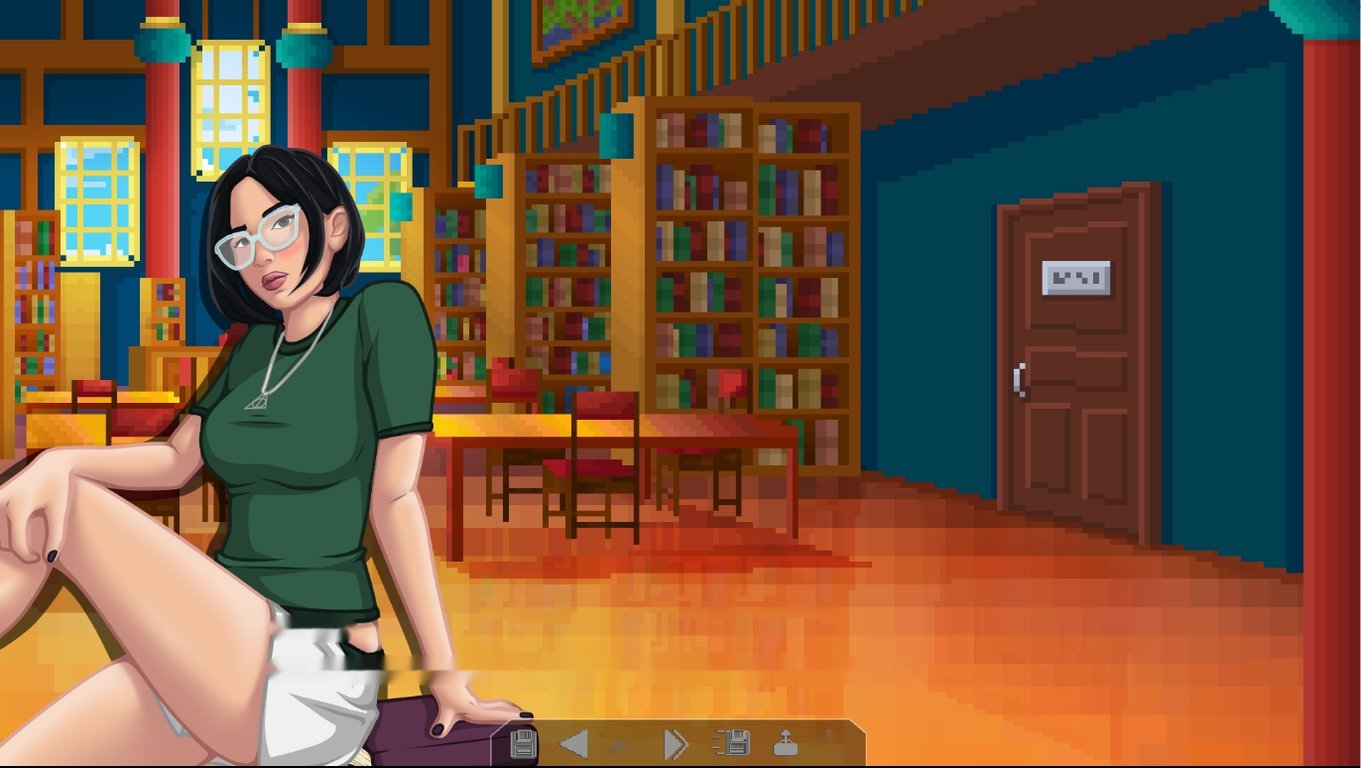
Task: Click the door's metal handle
Action: coord(1019,380)
